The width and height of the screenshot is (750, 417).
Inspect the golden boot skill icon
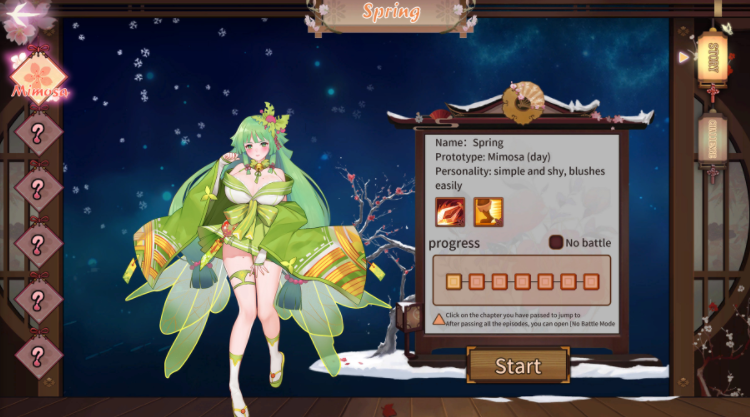488,211
